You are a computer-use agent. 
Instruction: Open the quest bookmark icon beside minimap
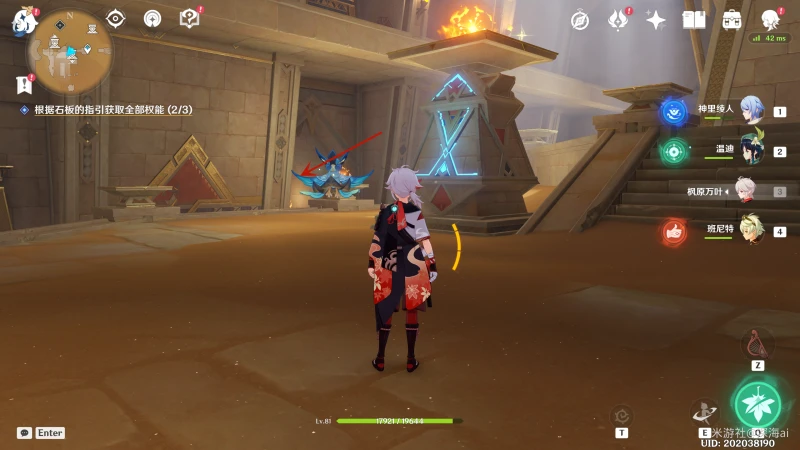[x=23, y=85]
